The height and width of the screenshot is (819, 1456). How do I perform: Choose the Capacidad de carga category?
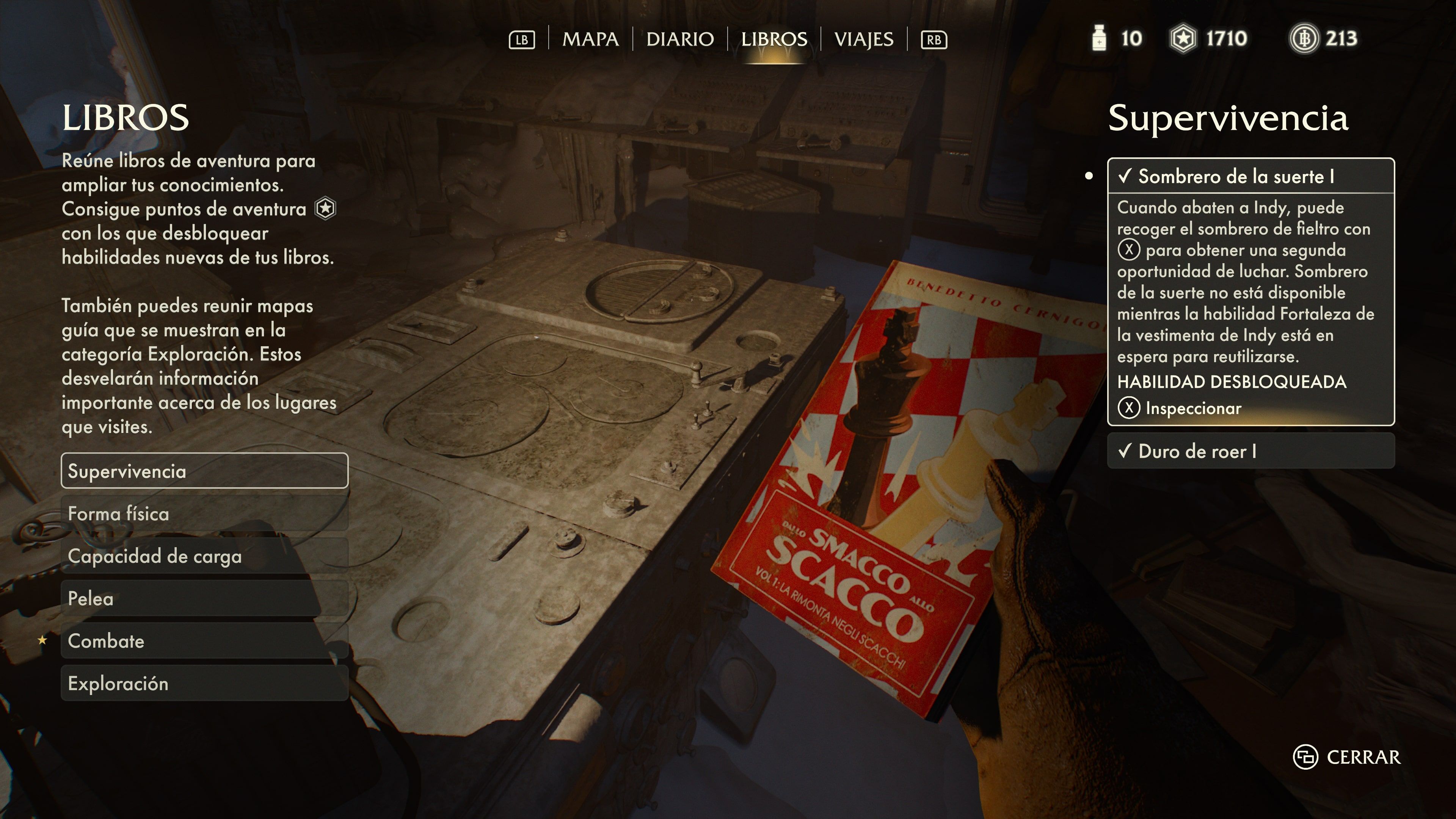click(204, 555)
